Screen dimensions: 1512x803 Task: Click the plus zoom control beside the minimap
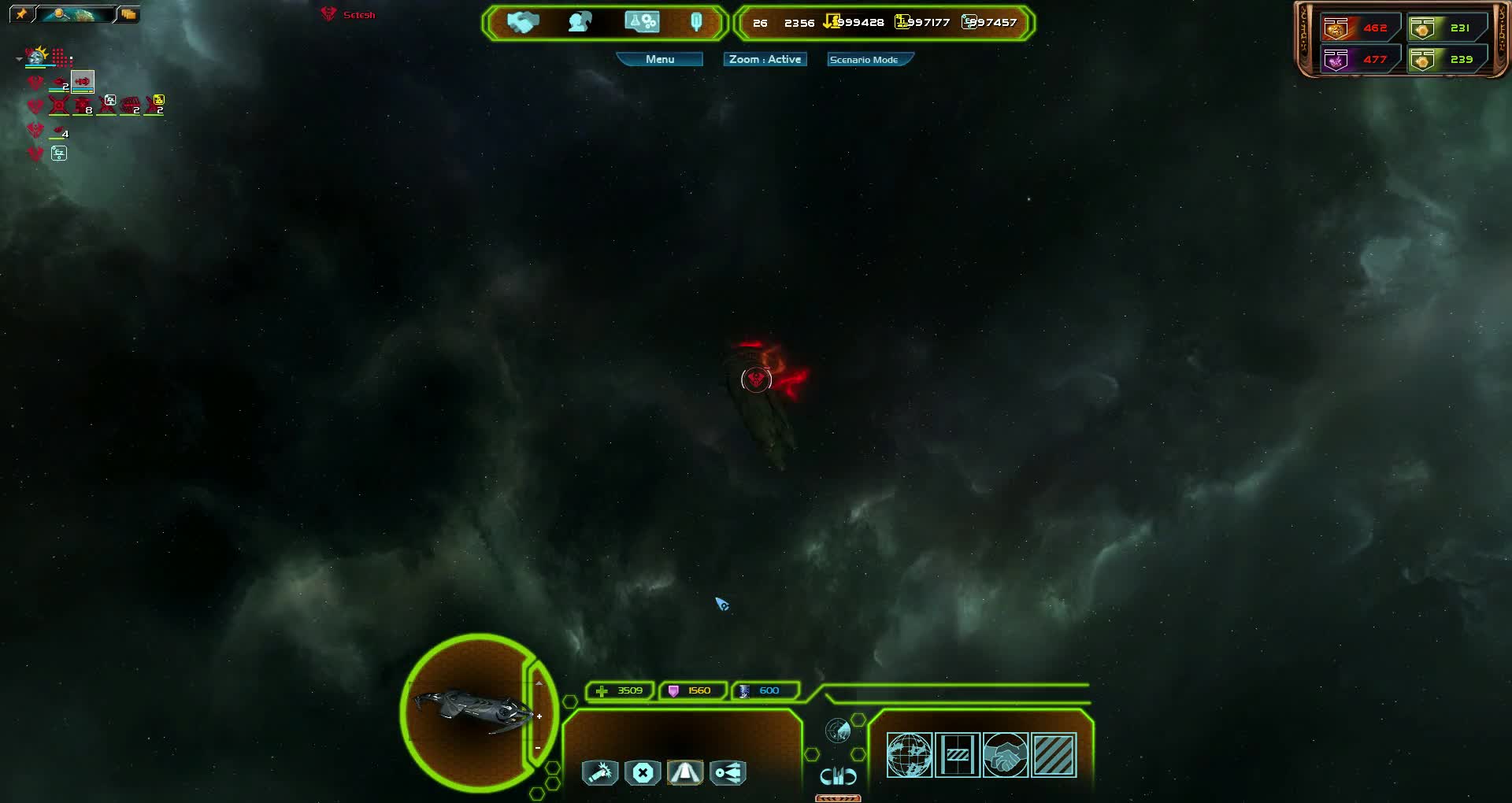539,716
